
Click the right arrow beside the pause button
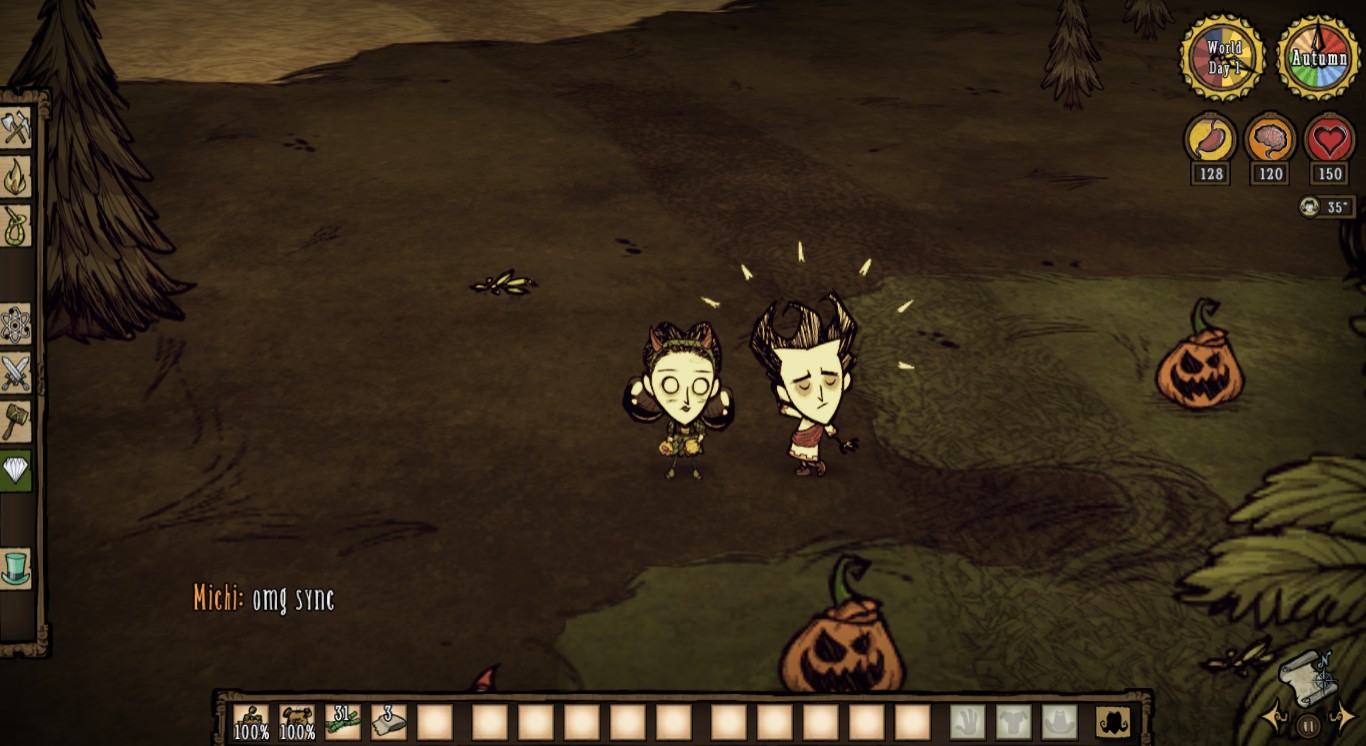click(1345, 714)
